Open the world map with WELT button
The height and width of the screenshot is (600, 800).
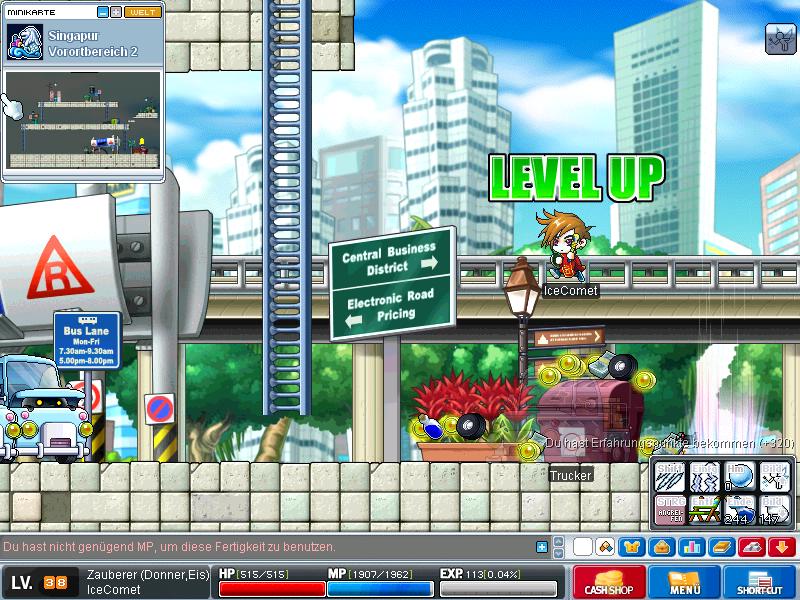coord(144,12)
